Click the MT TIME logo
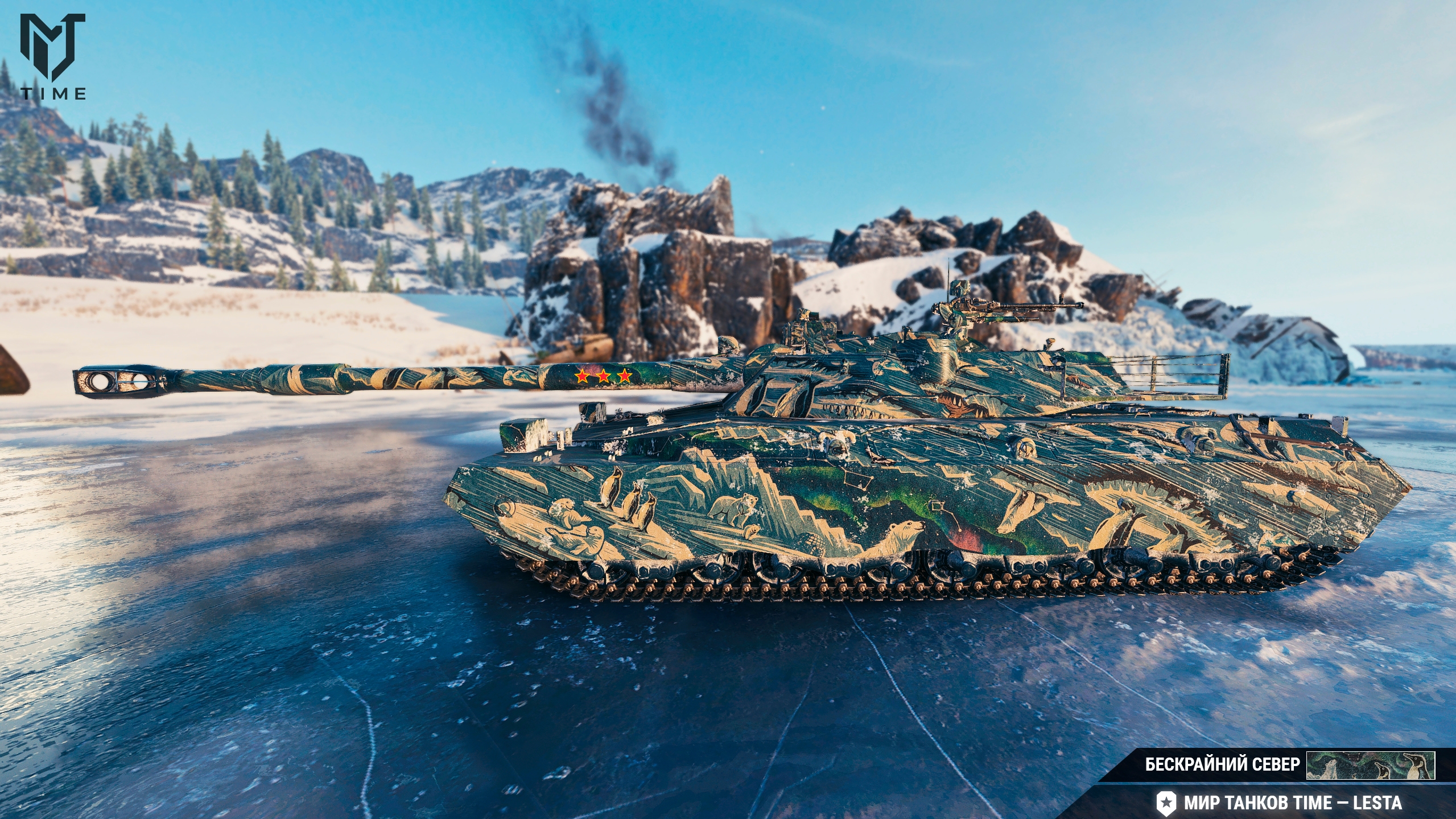1456x819 pixels. tap(53, 56)
